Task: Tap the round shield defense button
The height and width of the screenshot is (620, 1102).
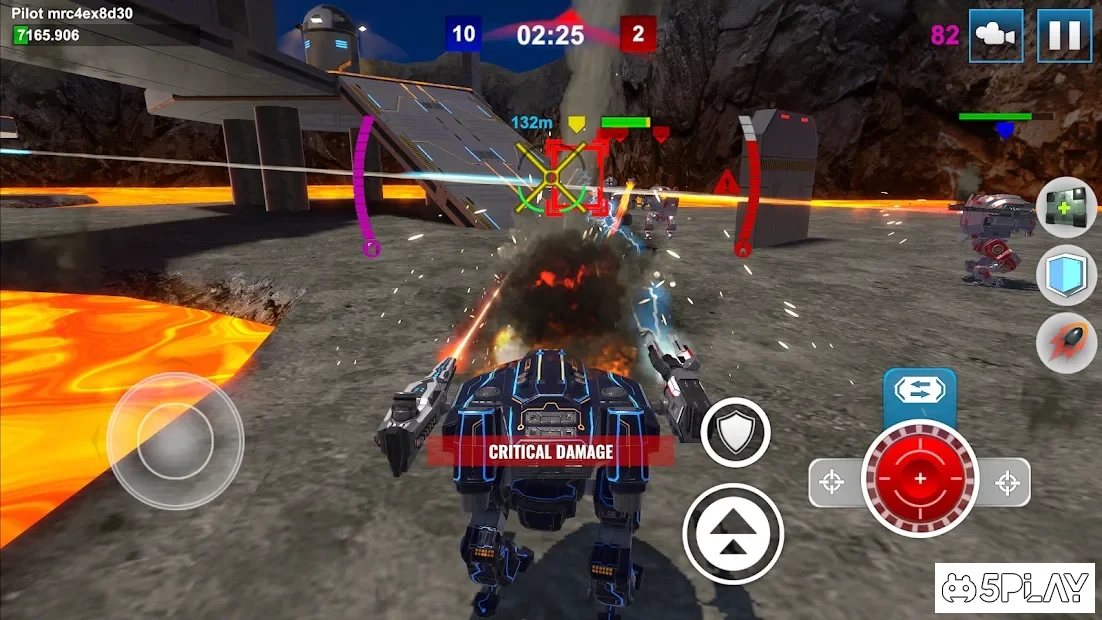Action: [x=736, y=432]
